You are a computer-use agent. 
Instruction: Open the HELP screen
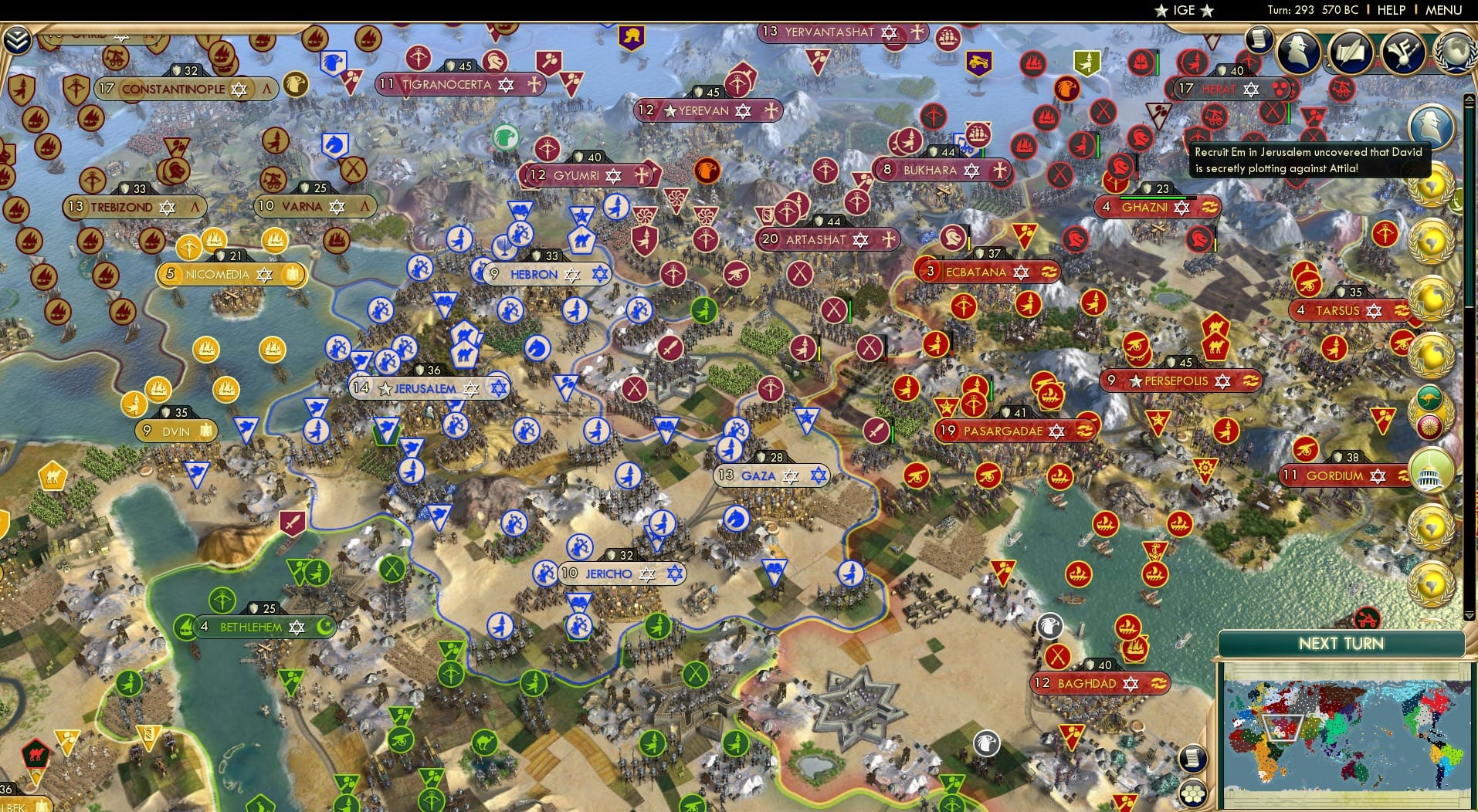click(1390, 10)
